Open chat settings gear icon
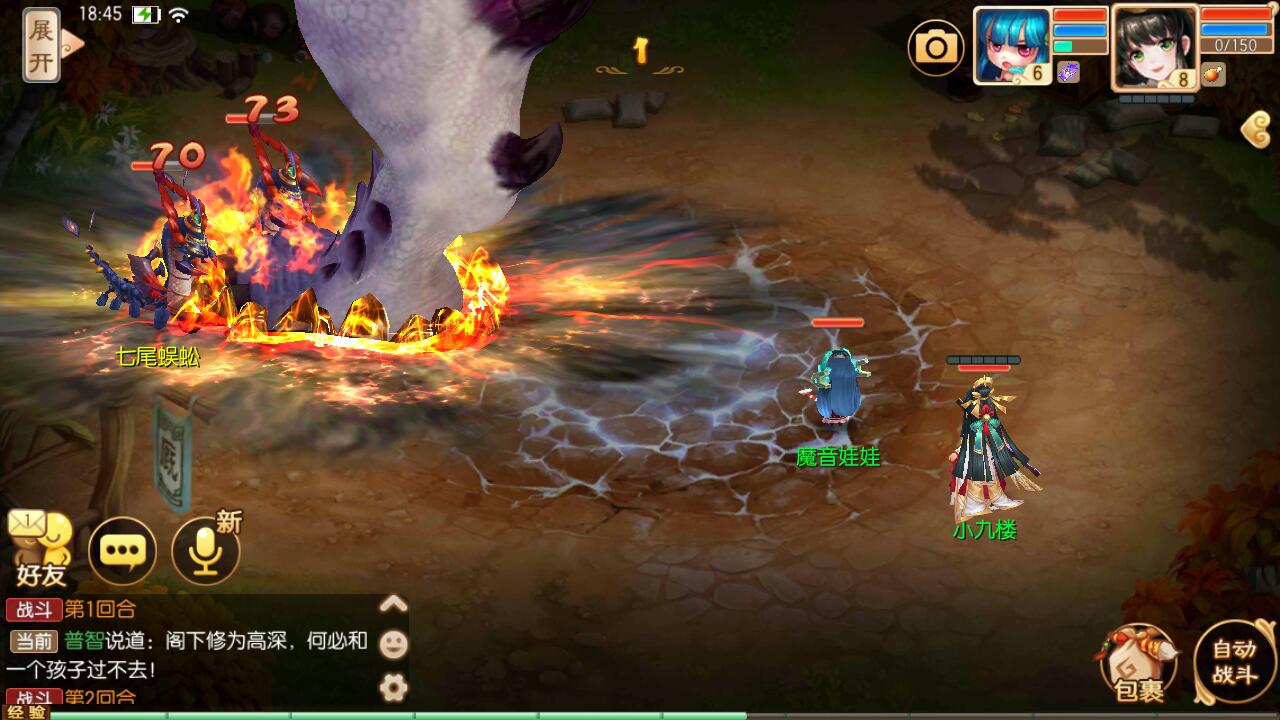Viewport: 1280px width, 720px height. (x=394, y=686)
